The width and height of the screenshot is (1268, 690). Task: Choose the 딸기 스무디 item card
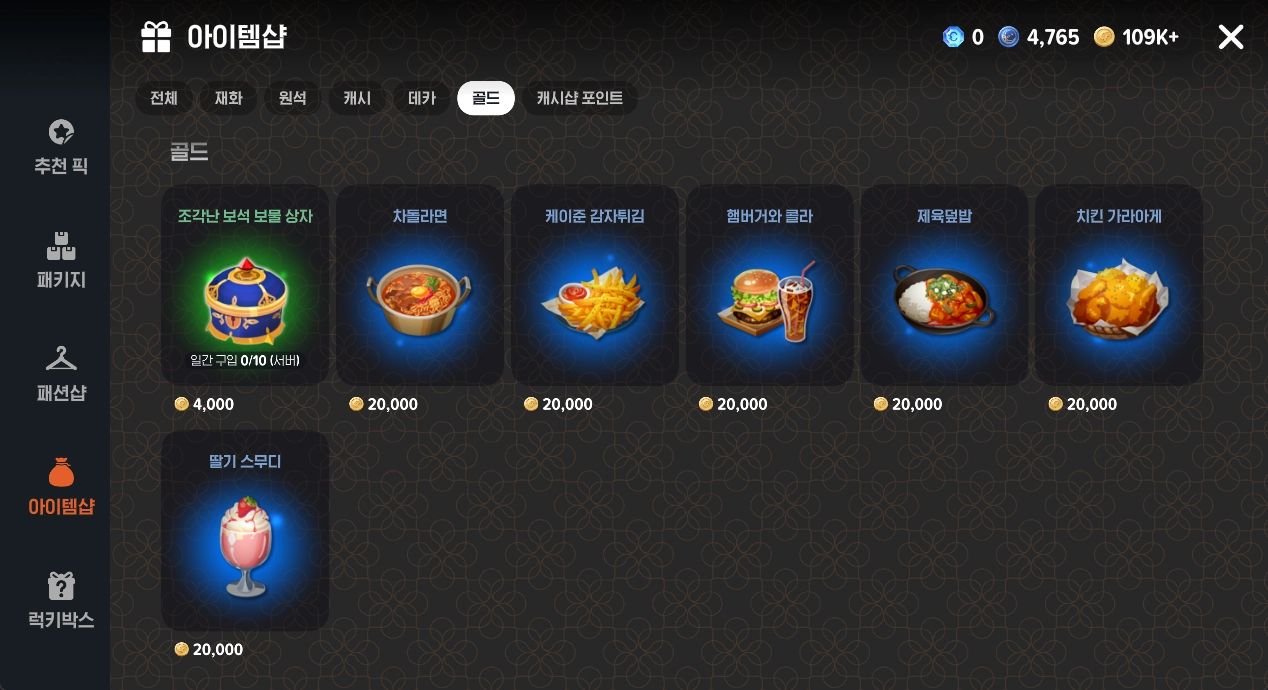pos(245,530)
